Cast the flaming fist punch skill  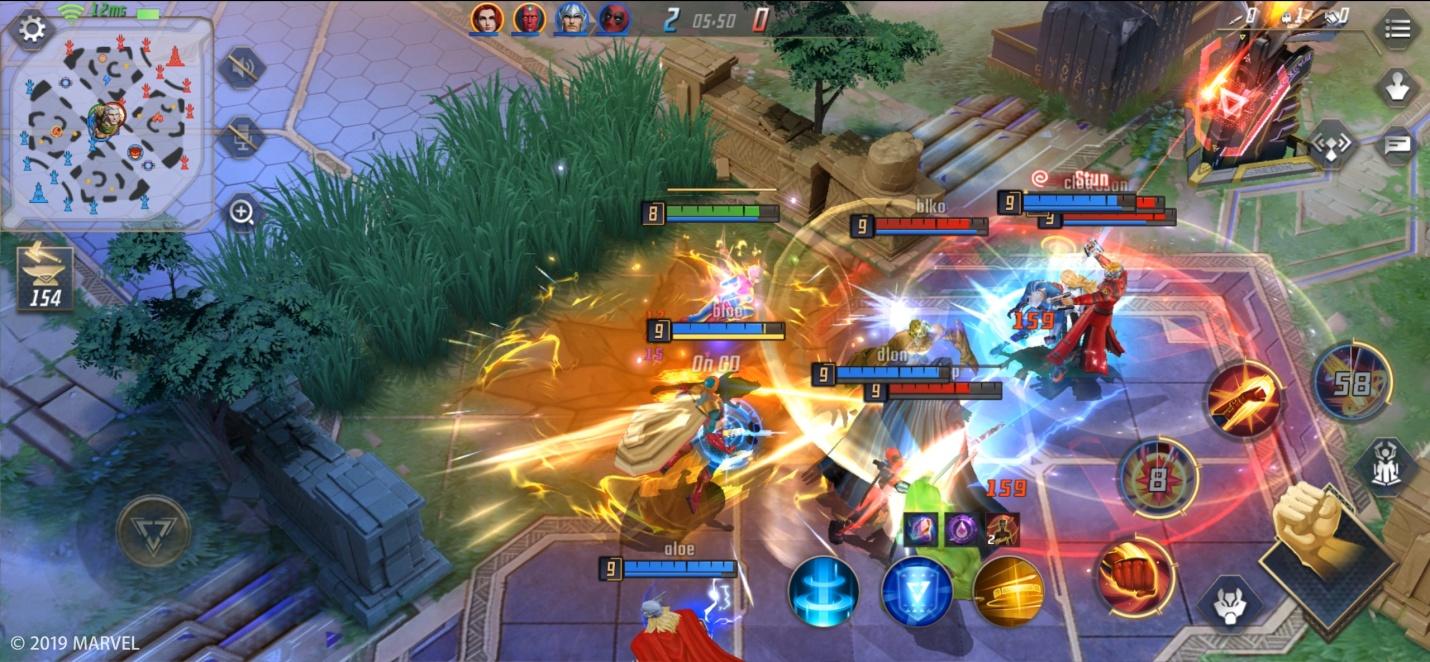tap(1135, 577)
